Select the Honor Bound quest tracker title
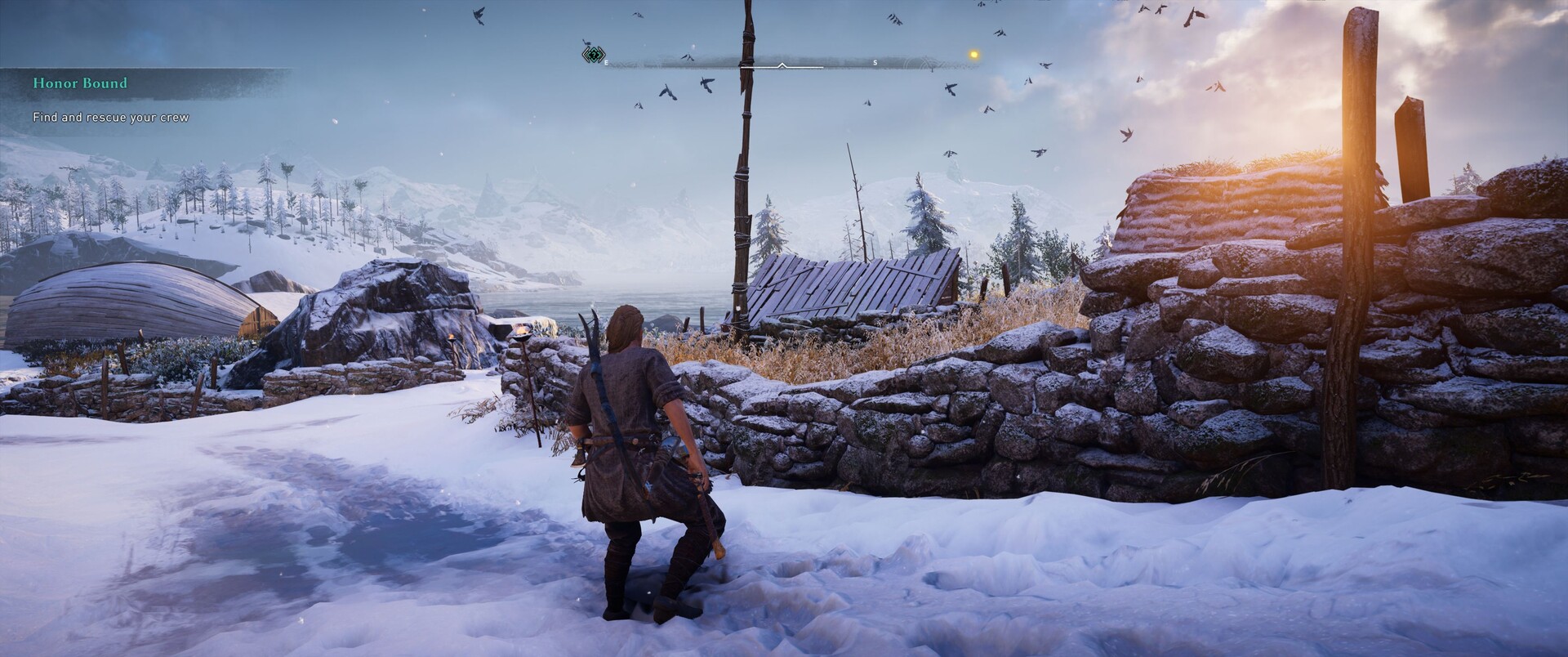Viewport: 1568px width, 657px height. point(80,83)
